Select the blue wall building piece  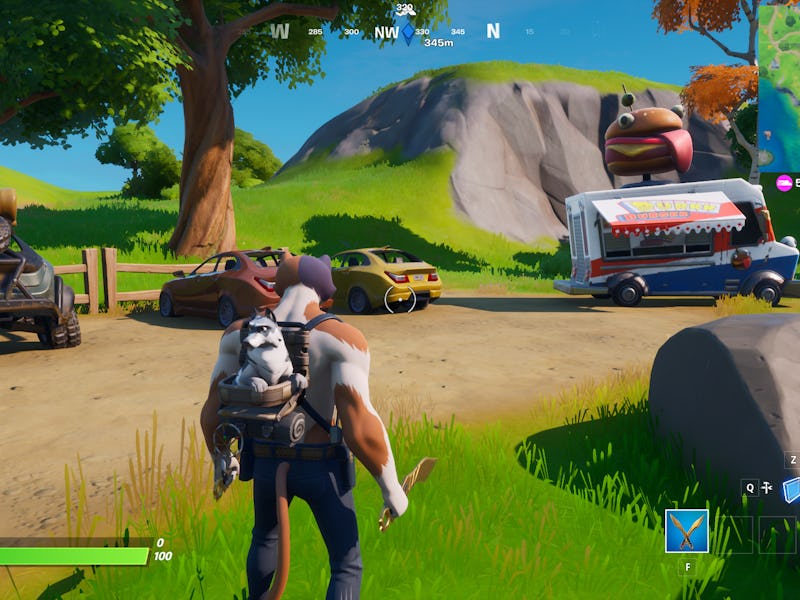pos(792,489)
